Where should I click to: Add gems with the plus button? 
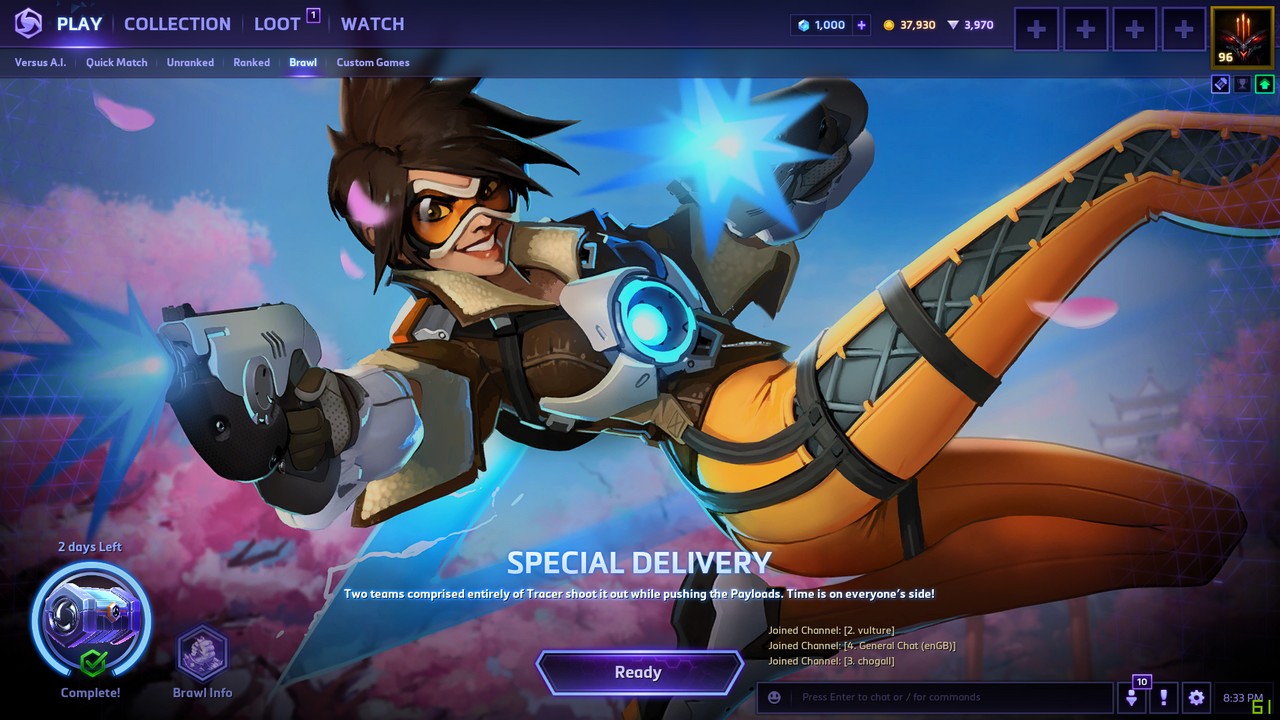pyautogui.click(x=862, y=25)
